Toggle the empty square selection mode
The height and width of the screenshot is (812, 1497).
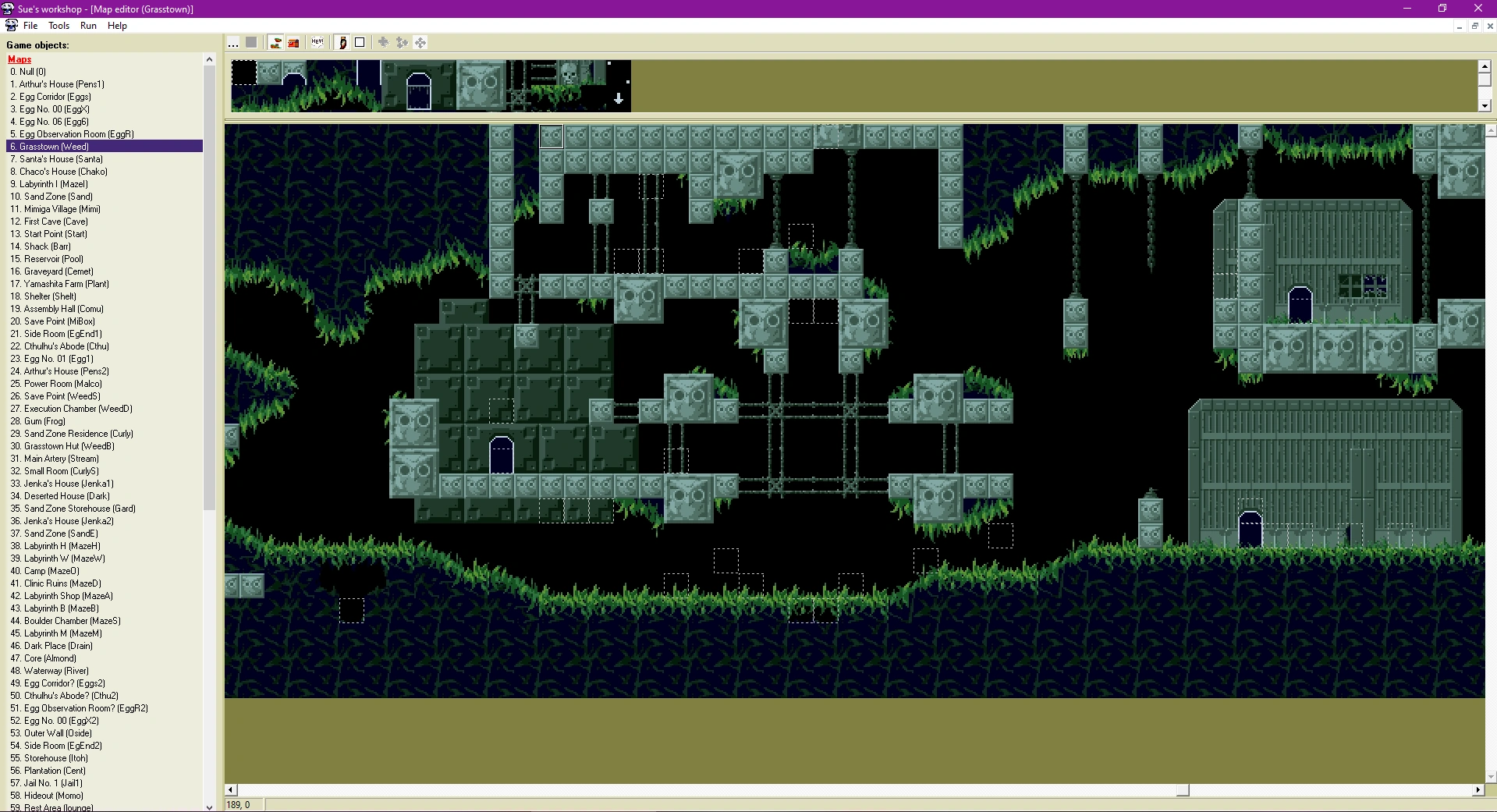[x=360, y=43]
